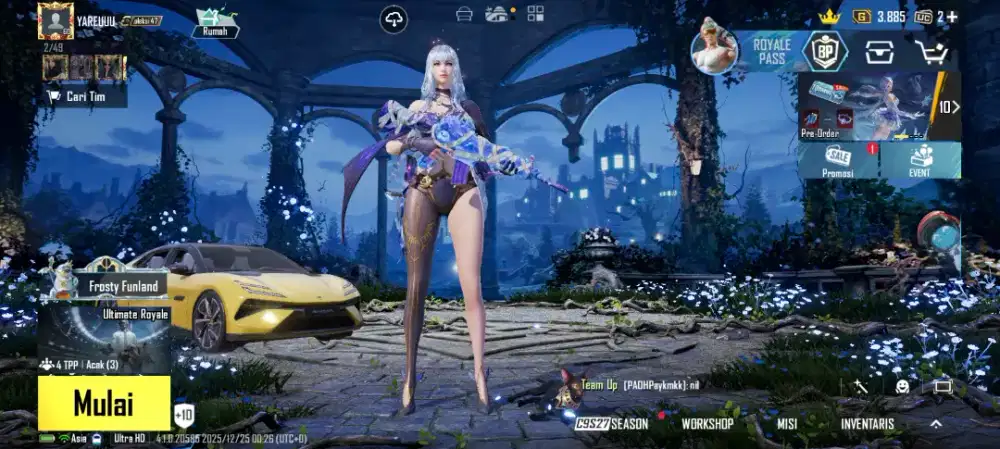Open the Frosty Funland event banner
Viewport: 1000px width, 449px height.
[x=110, y=285]
